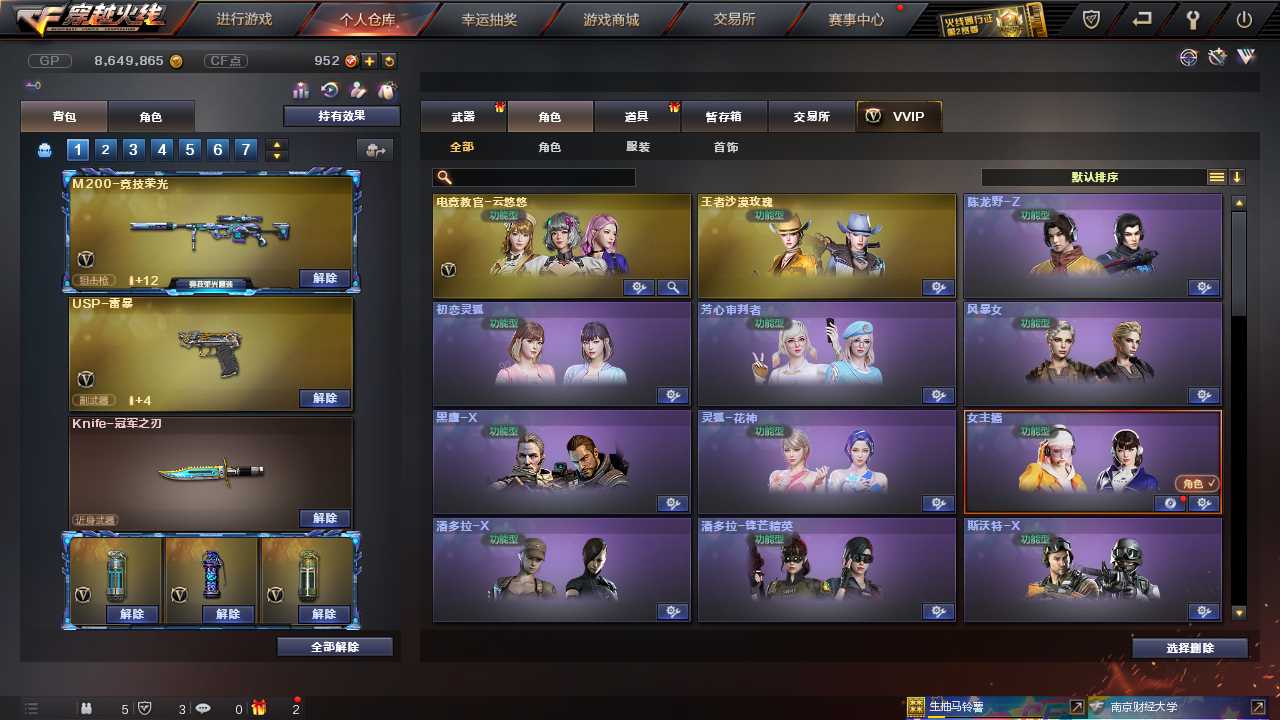Click the magnifier icon on 电竞教官-云悠悠 card
1280x720 pixels.
(672, 287)
